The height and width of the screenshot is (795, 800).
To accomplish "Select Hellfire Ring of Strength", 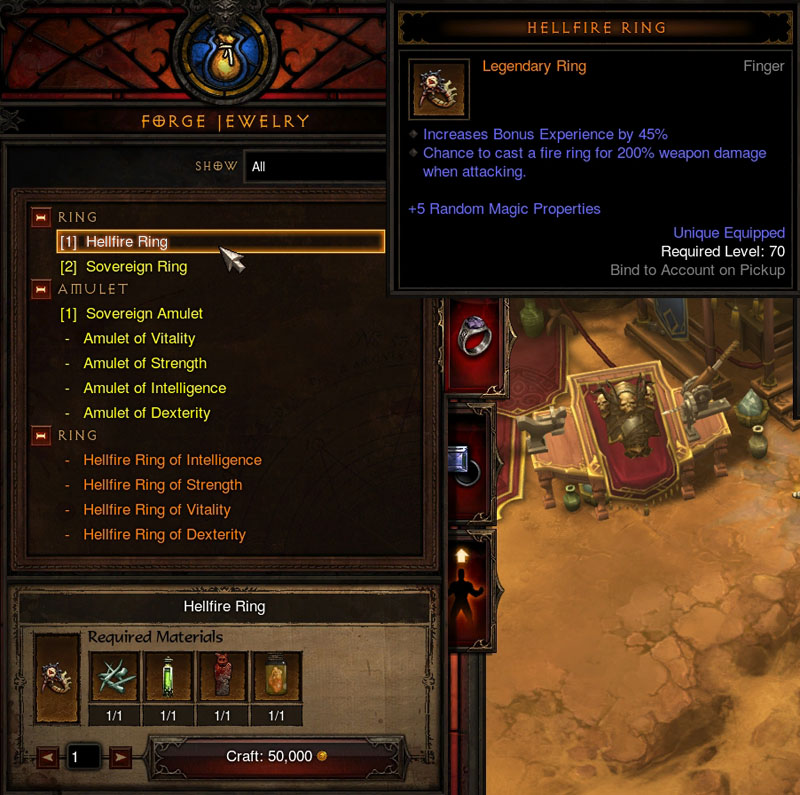I will pyautogui.click(x=162, y=485).
